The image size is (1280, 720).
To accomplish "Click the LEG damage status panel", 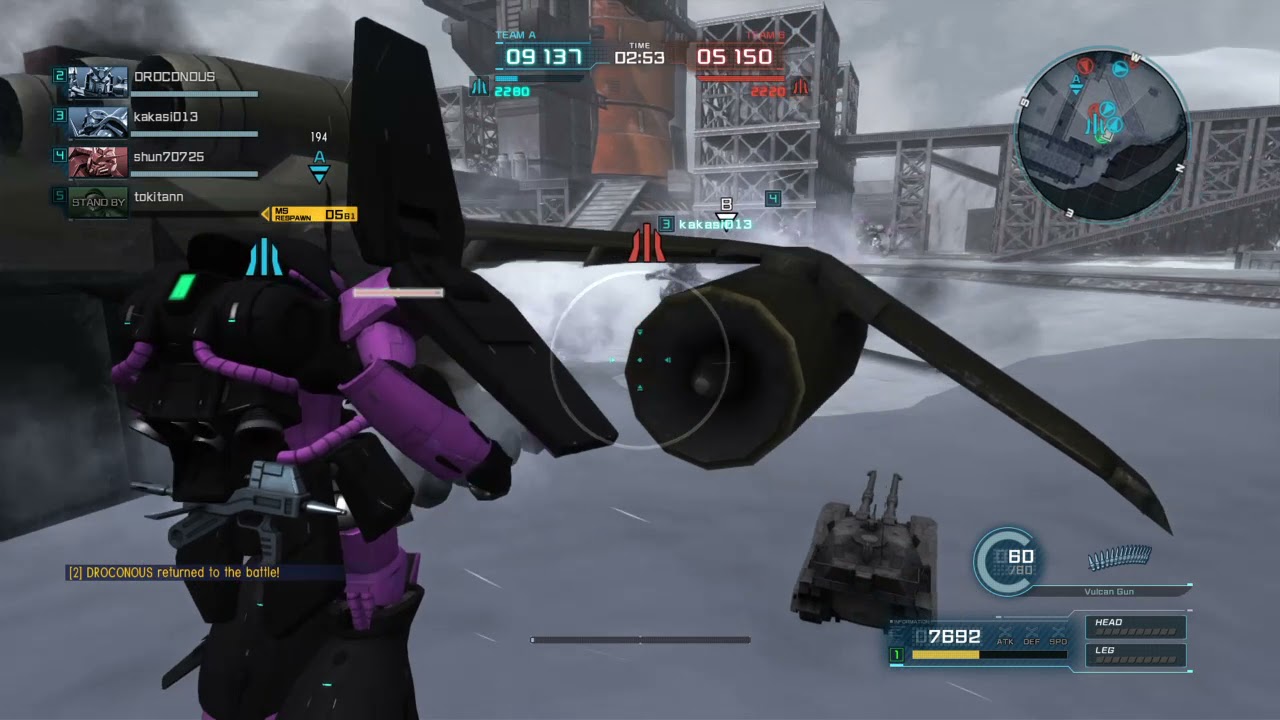I will 1136,655.
